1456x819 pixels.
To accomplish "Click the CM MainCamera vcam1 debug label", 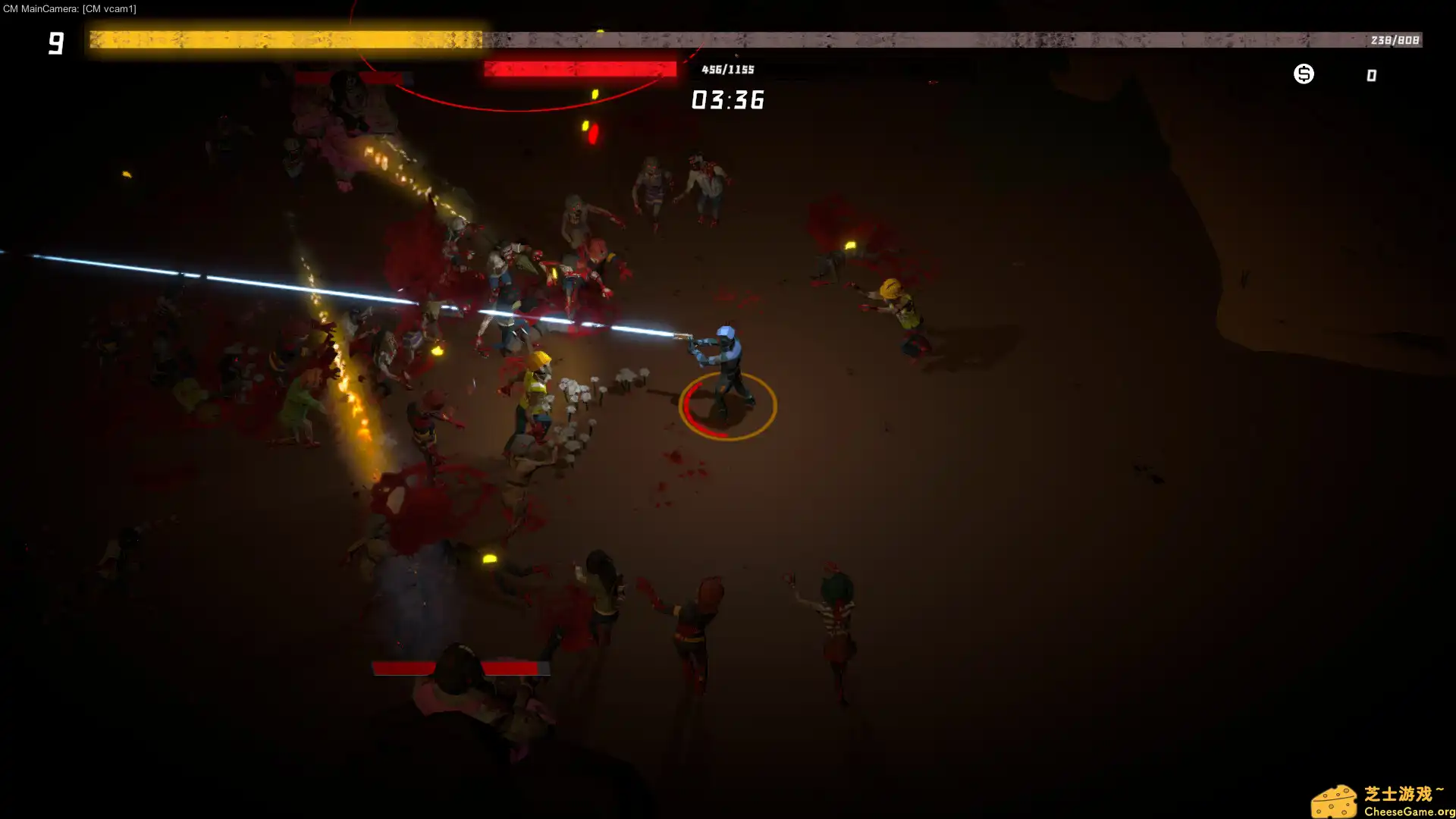I will point(71,9).
